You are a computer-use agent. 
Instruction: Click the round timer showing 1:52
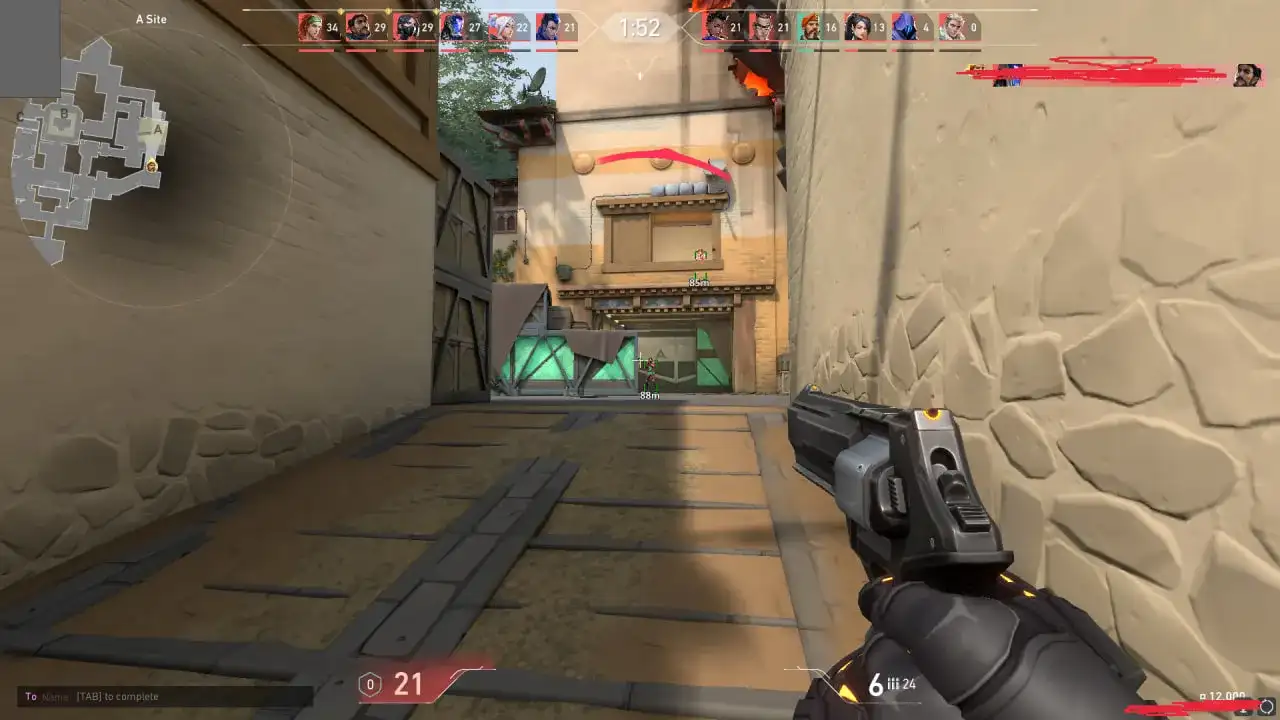coord(638,28)
